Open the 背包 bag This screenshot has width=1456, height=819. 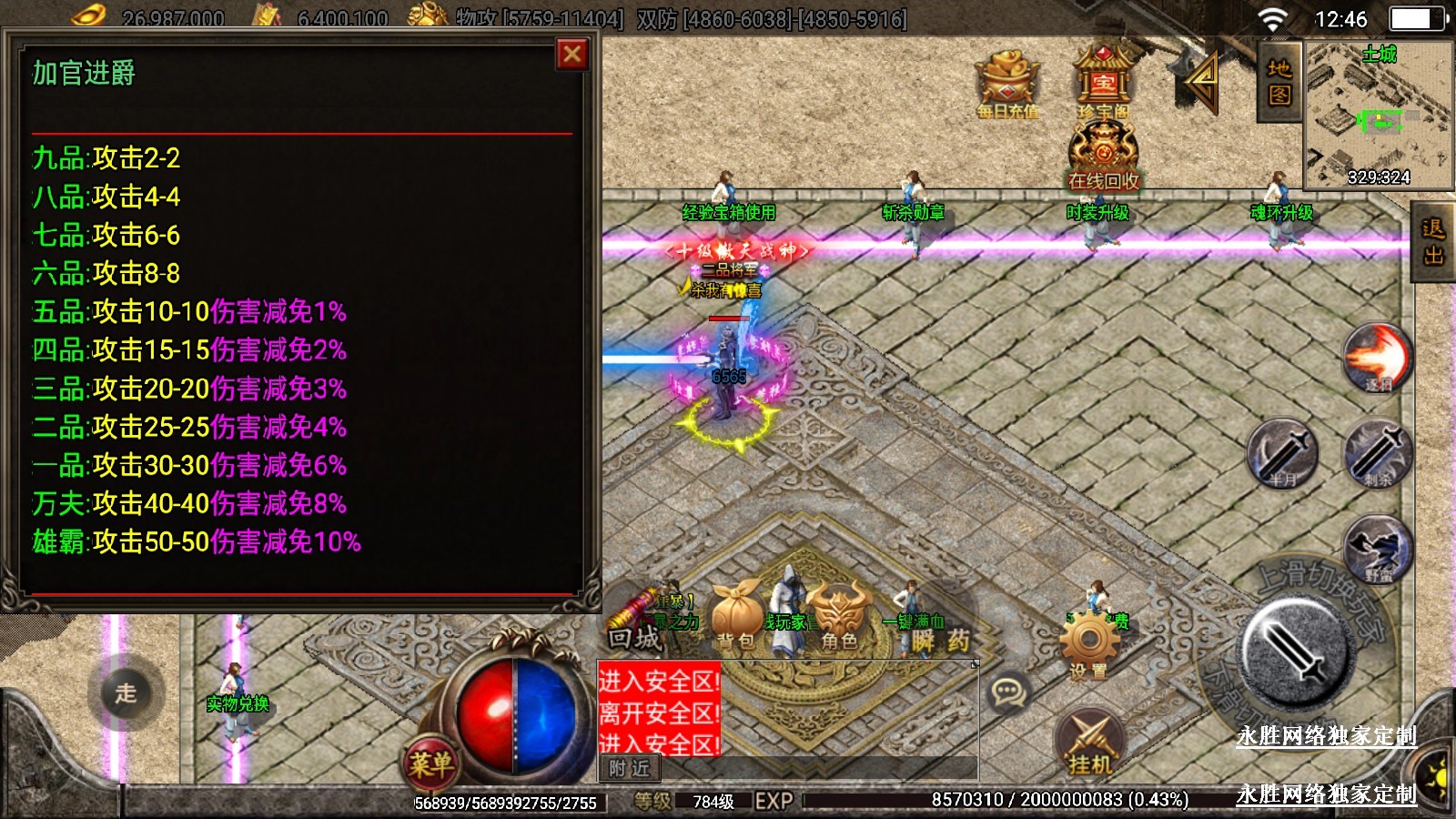point(737,616)
